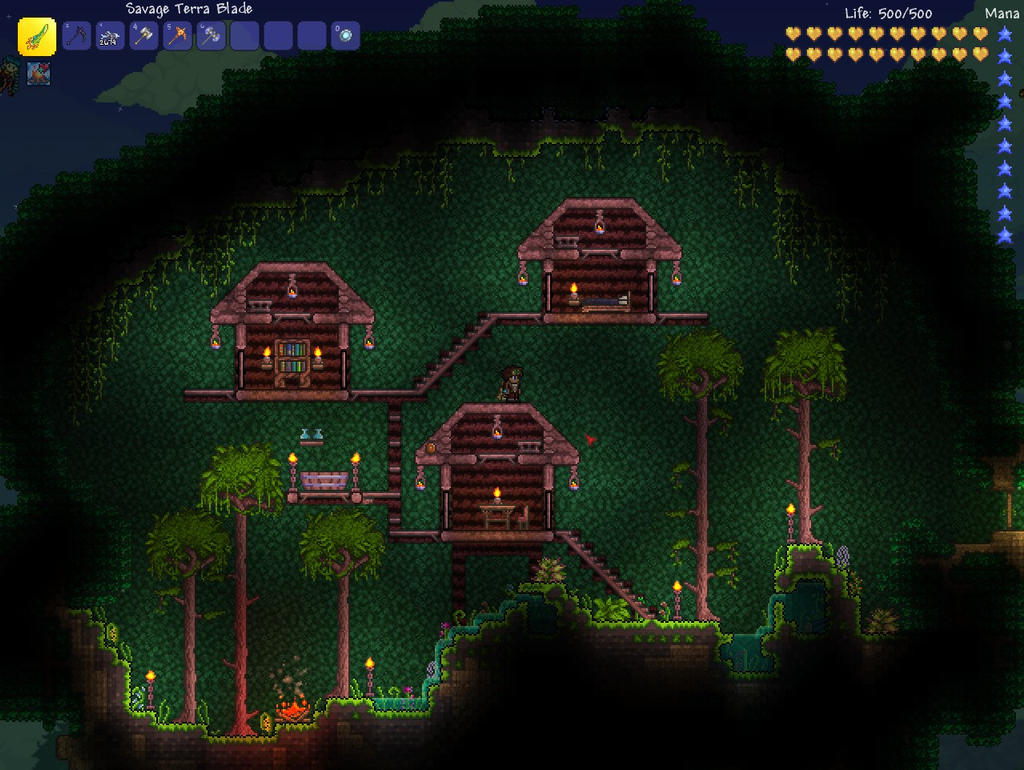
Task: Select the dark pickaxe in the hotbar
Action: coord(77,36)
